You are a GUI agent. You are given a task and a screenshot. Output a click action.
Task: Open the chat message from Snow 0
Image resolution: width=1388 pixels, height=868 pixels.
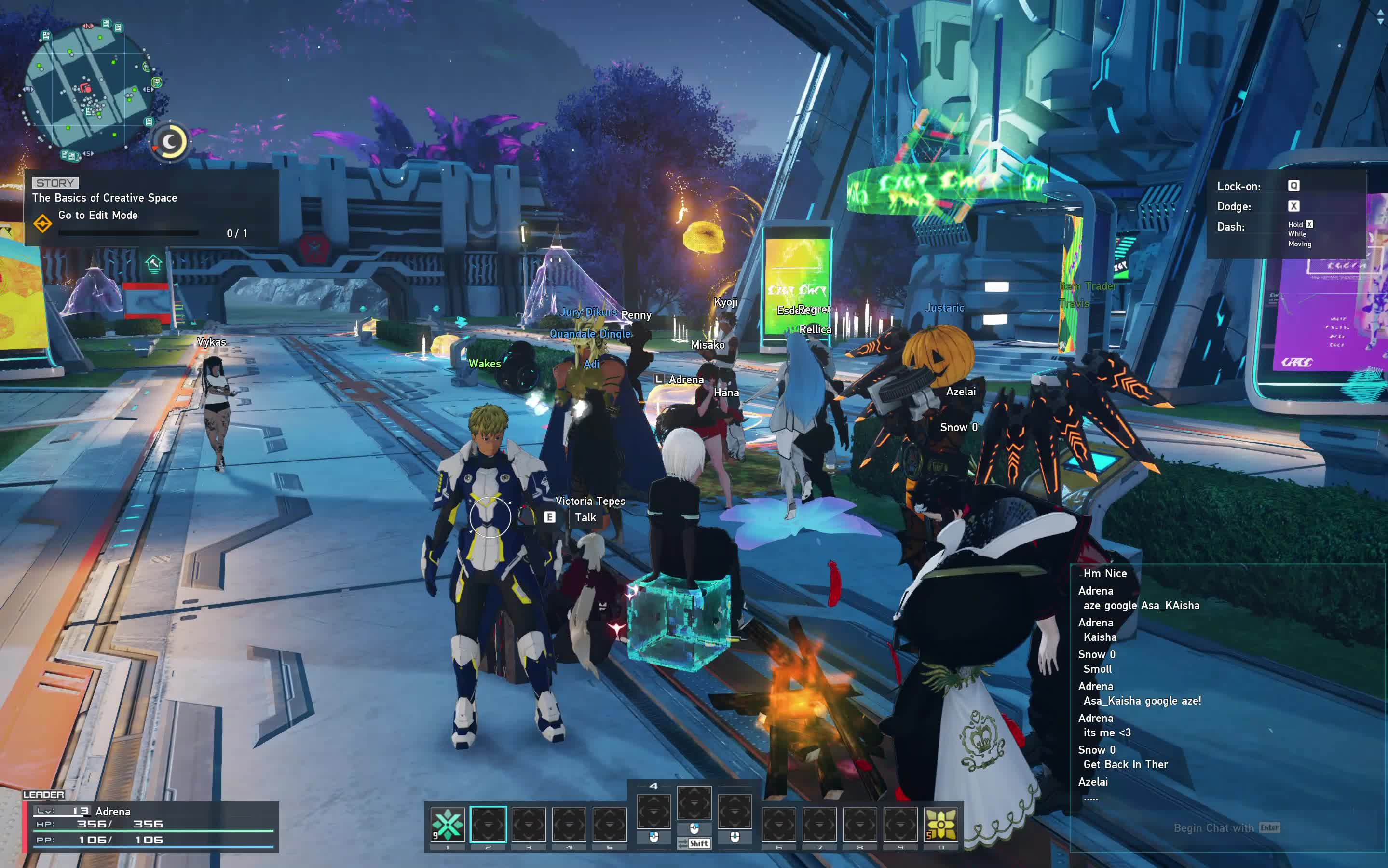coord(1125,764)
